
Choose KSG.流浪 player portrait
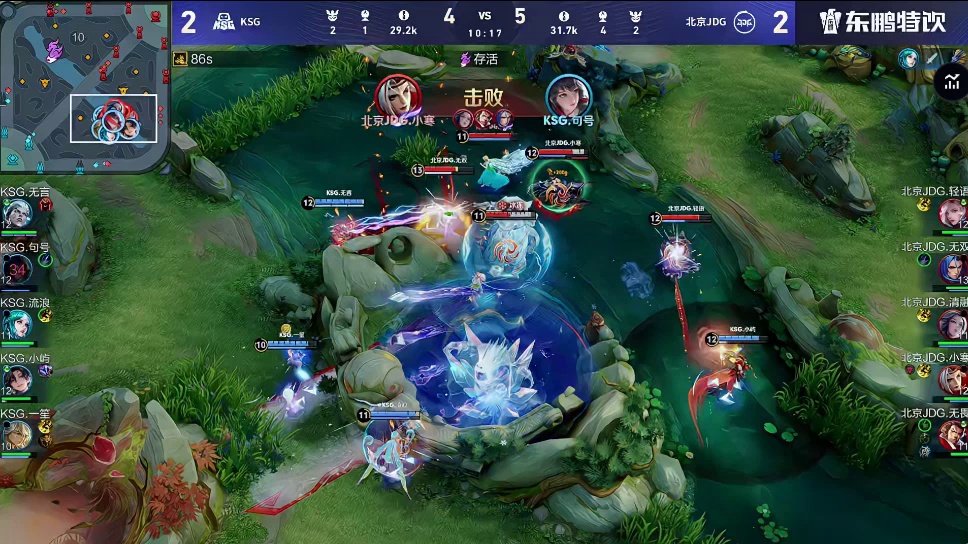17,323
